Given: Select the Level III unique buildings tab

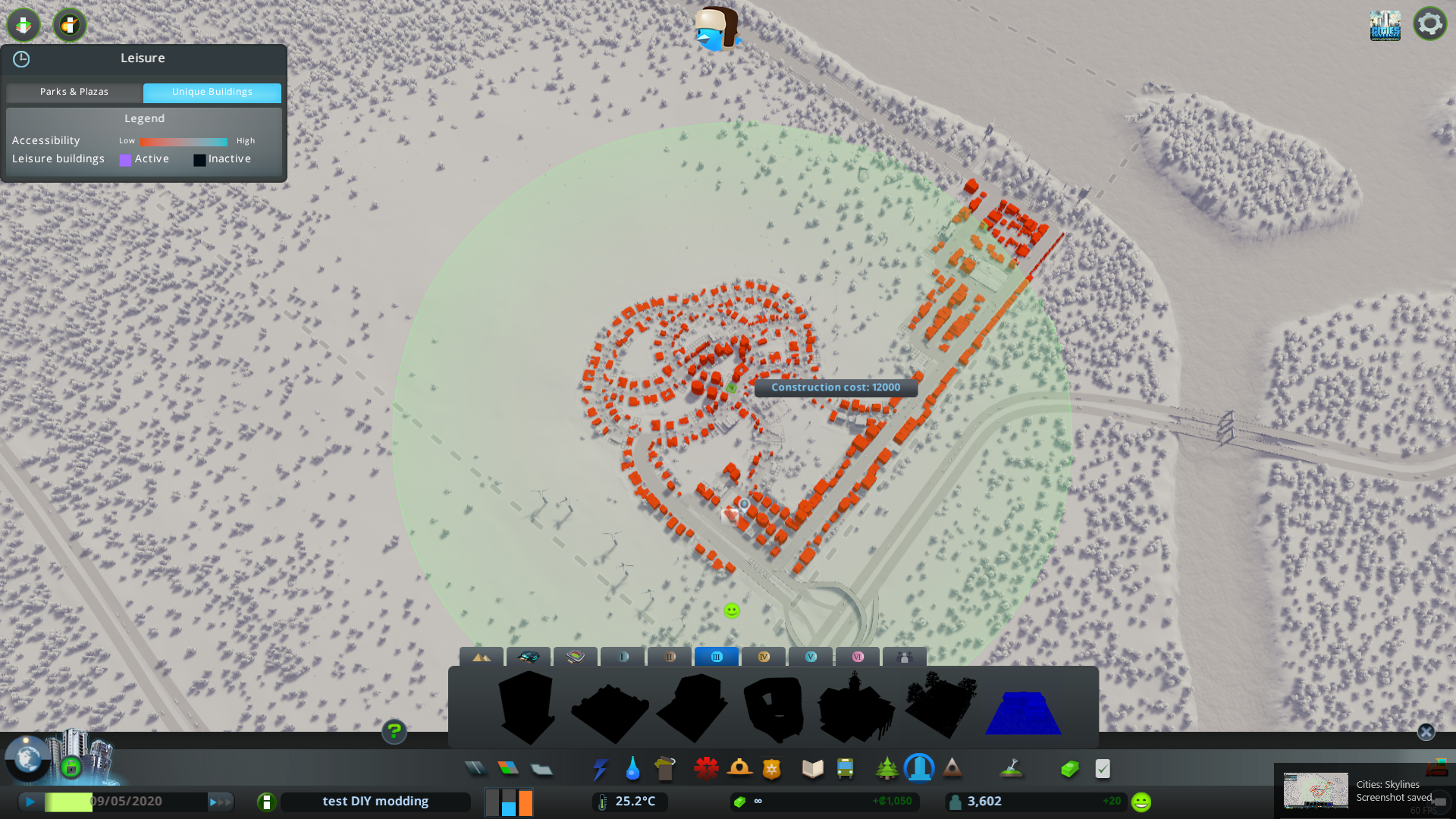Looking at the screenshot, I should 717,657.
